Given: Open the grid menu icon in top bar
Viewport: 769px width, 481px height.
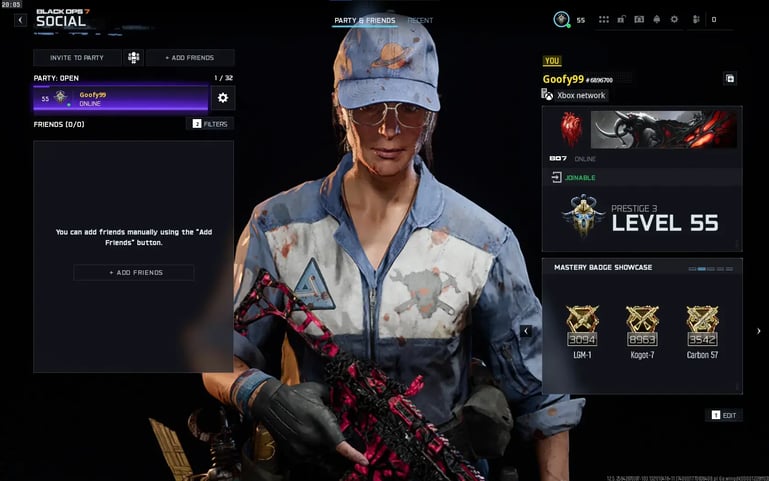Looking at the screenshot, I should coord(604,19).
